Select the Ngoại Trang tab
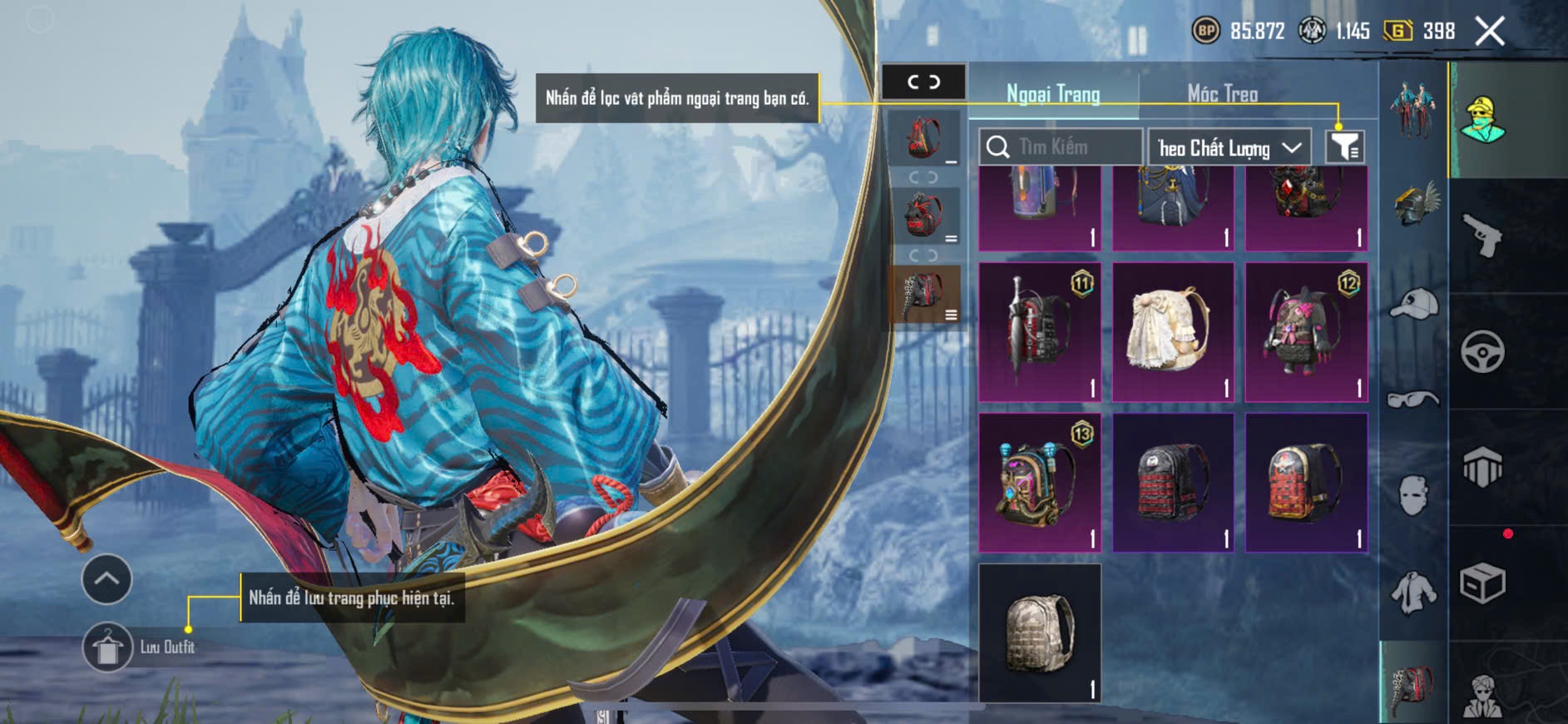The image size is (1568, 724). point(1052,94)
